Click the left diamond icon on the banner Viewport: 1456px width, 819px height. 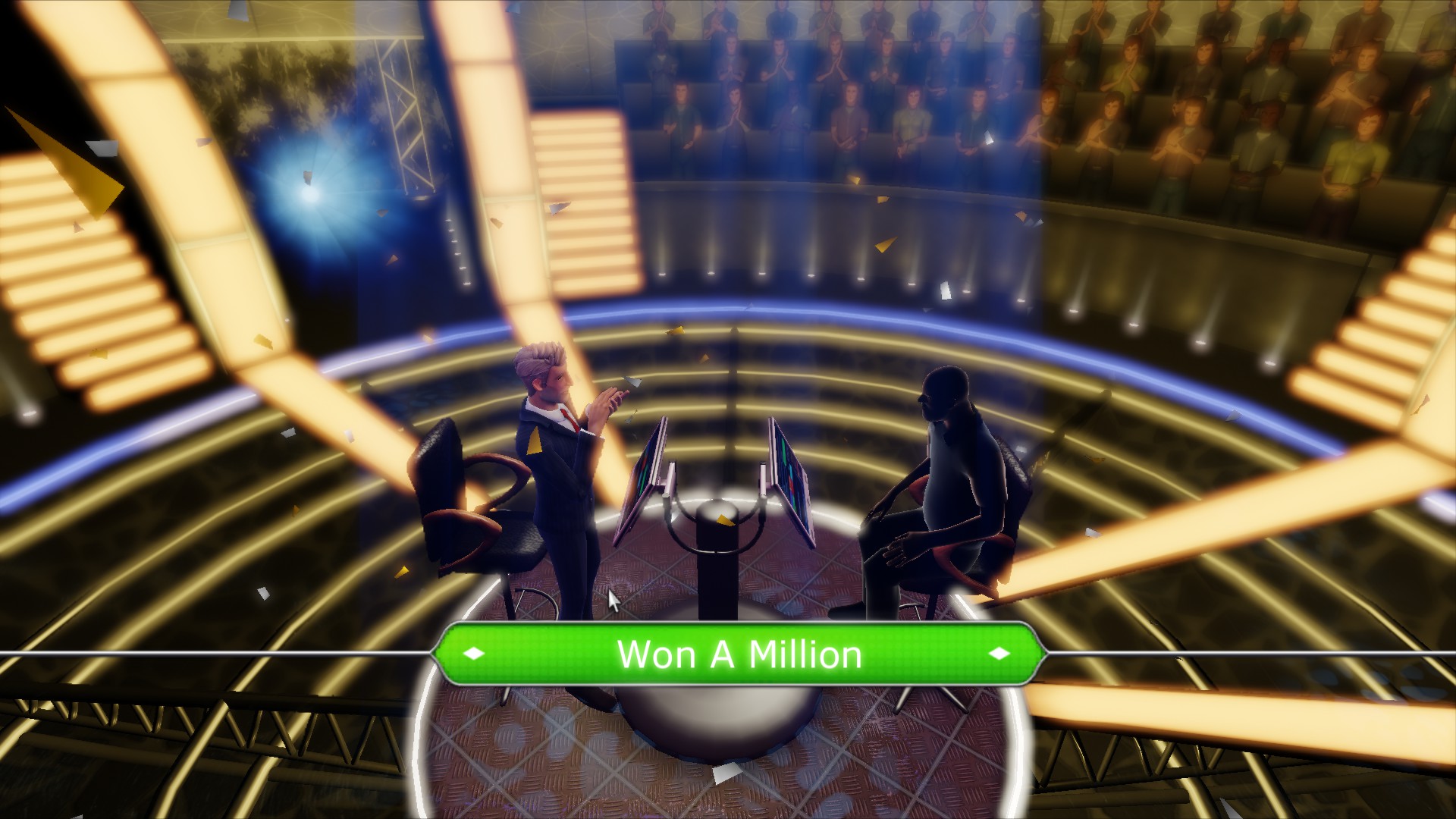pos(474,654)
